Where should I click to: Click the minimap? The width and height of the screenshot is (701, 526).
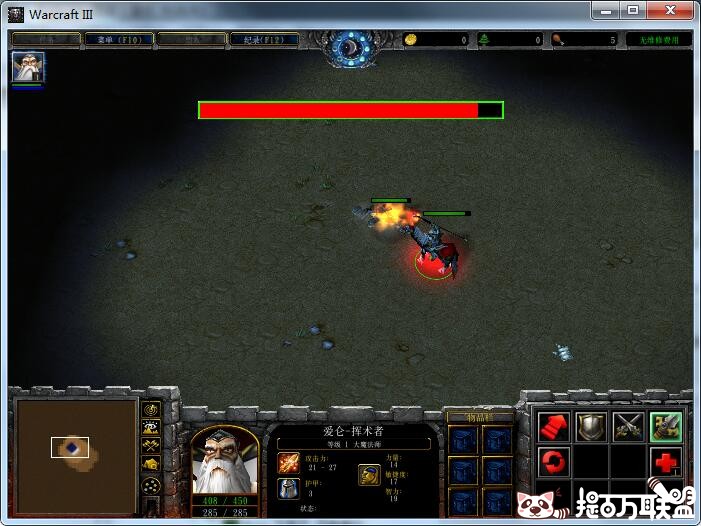coord(77,447)
